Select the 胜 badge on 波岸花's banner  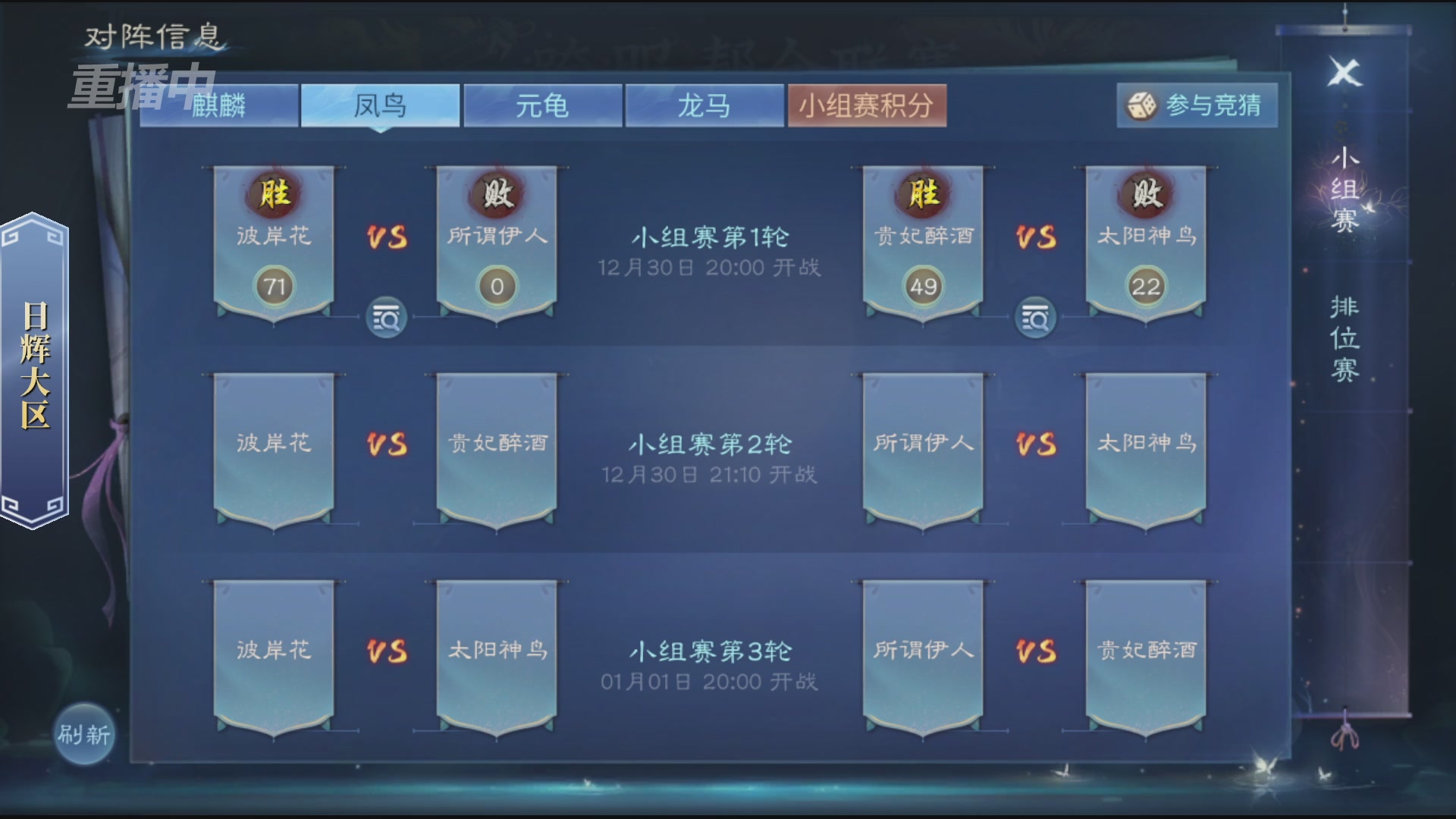tap(275, 196)
